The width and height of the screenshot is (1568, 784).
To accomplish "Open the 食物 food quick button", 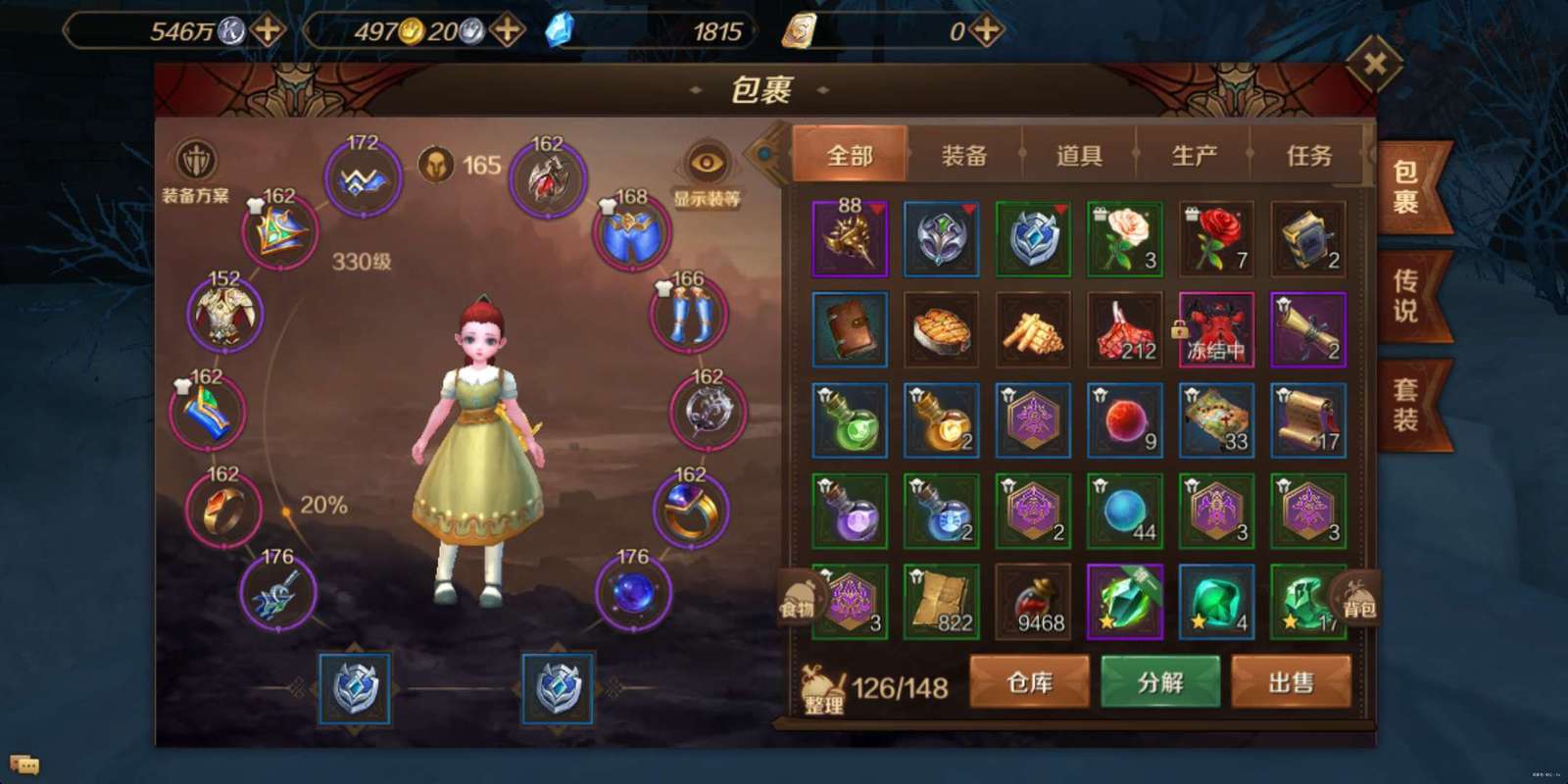I will tap(799, 596).
